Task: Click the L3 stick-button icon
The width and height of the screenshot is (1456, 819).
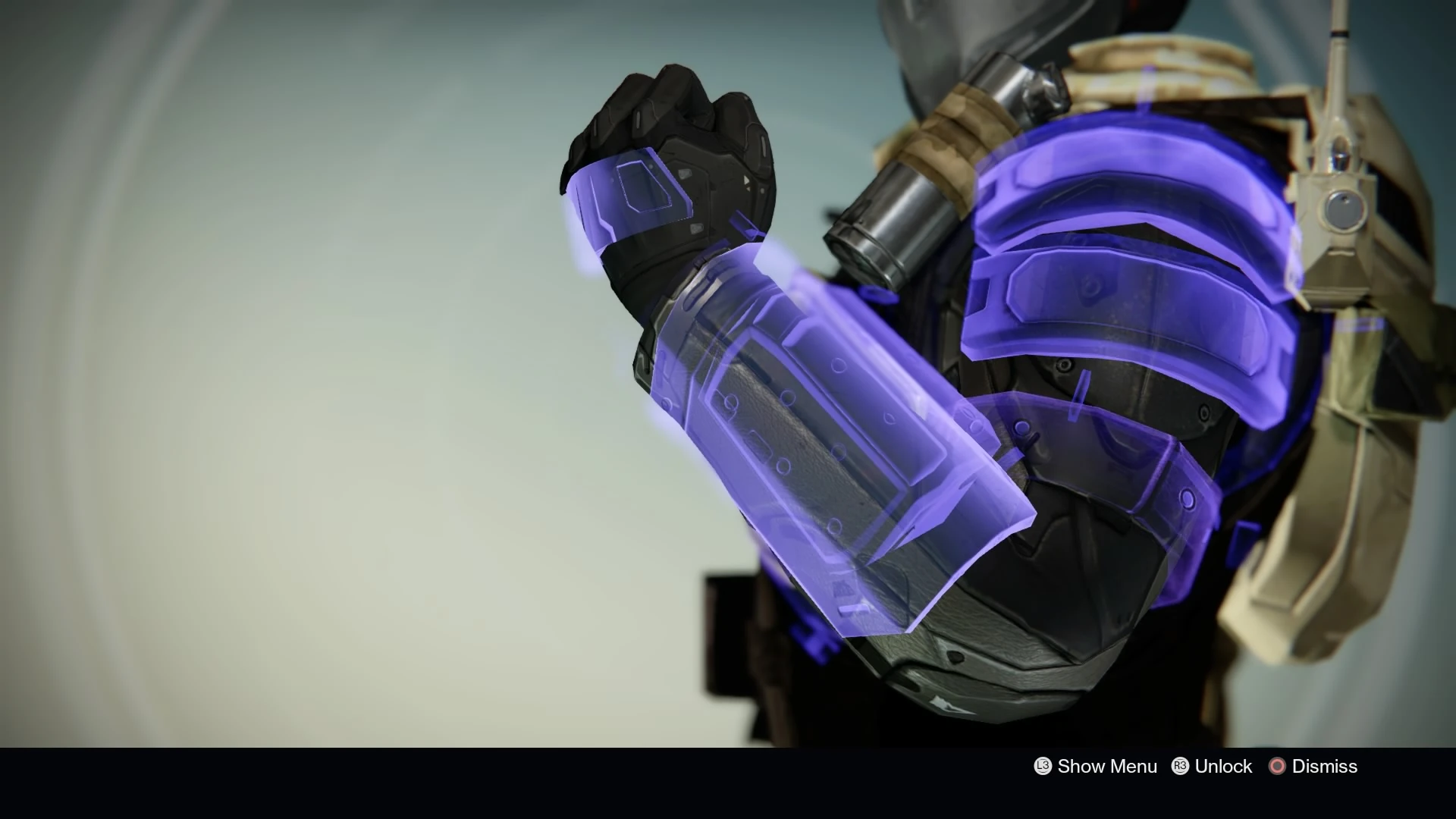Action: pos(1042,767)
